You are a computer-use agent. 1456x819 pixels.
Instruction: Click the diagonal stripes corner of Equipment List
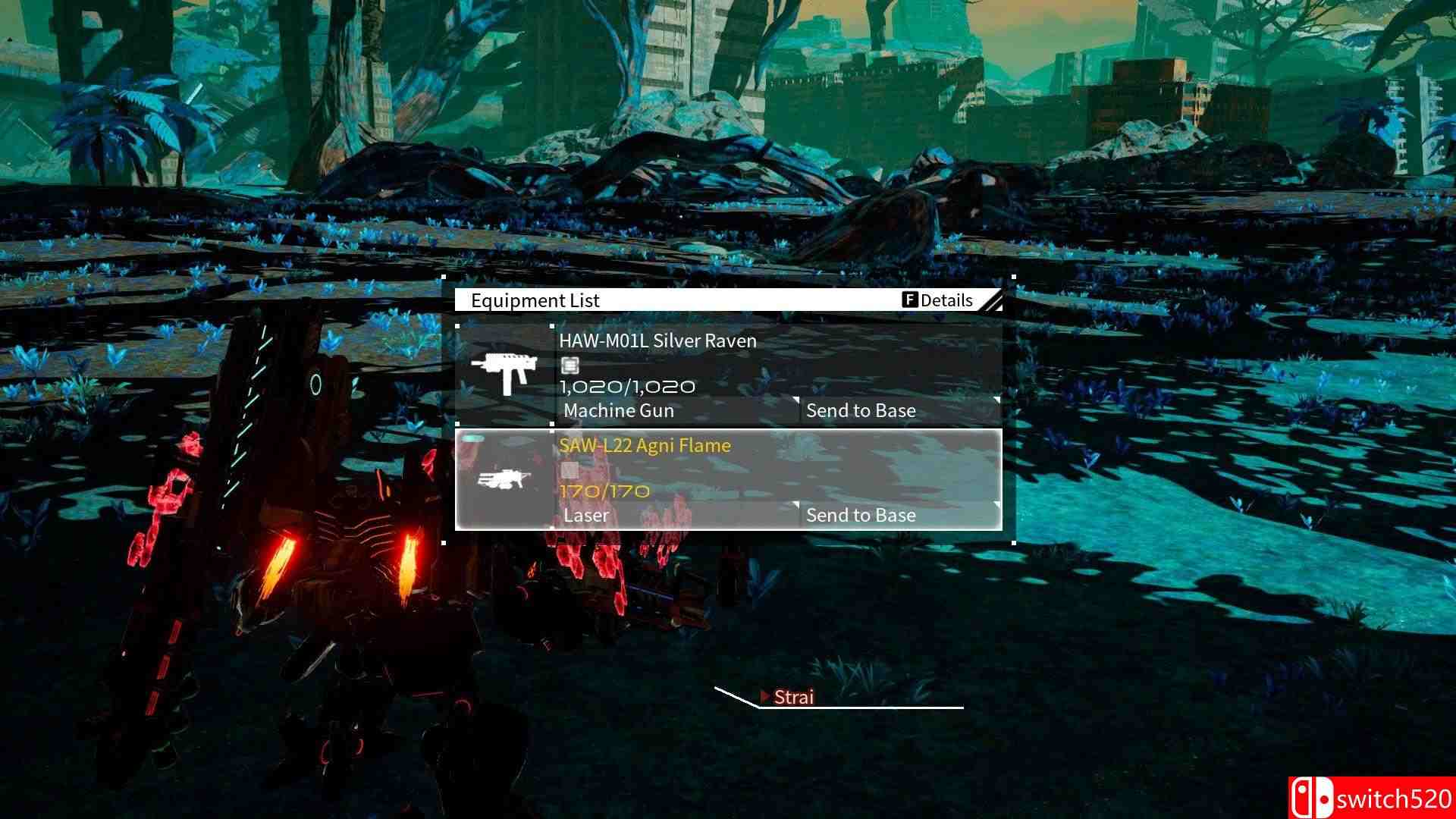pyautogui.click(x=993, y=300)
